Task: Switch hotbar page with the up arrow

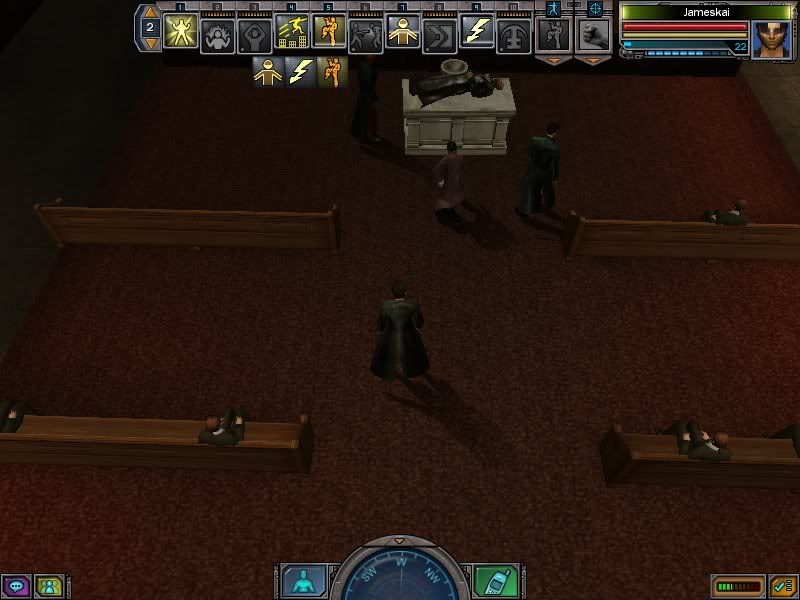Action: (x=150, y=11)
